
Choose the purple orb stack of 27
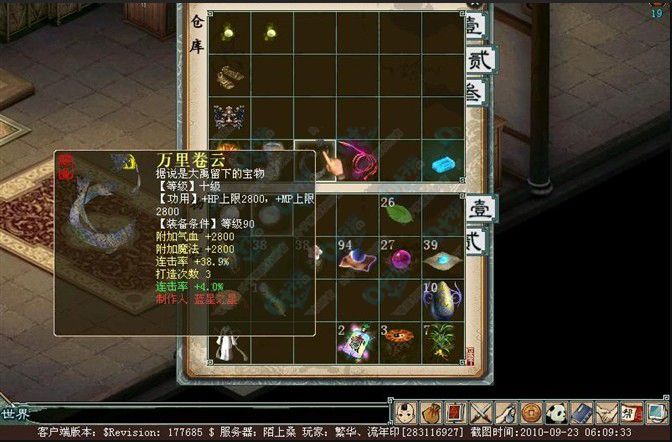click(399, 260)
